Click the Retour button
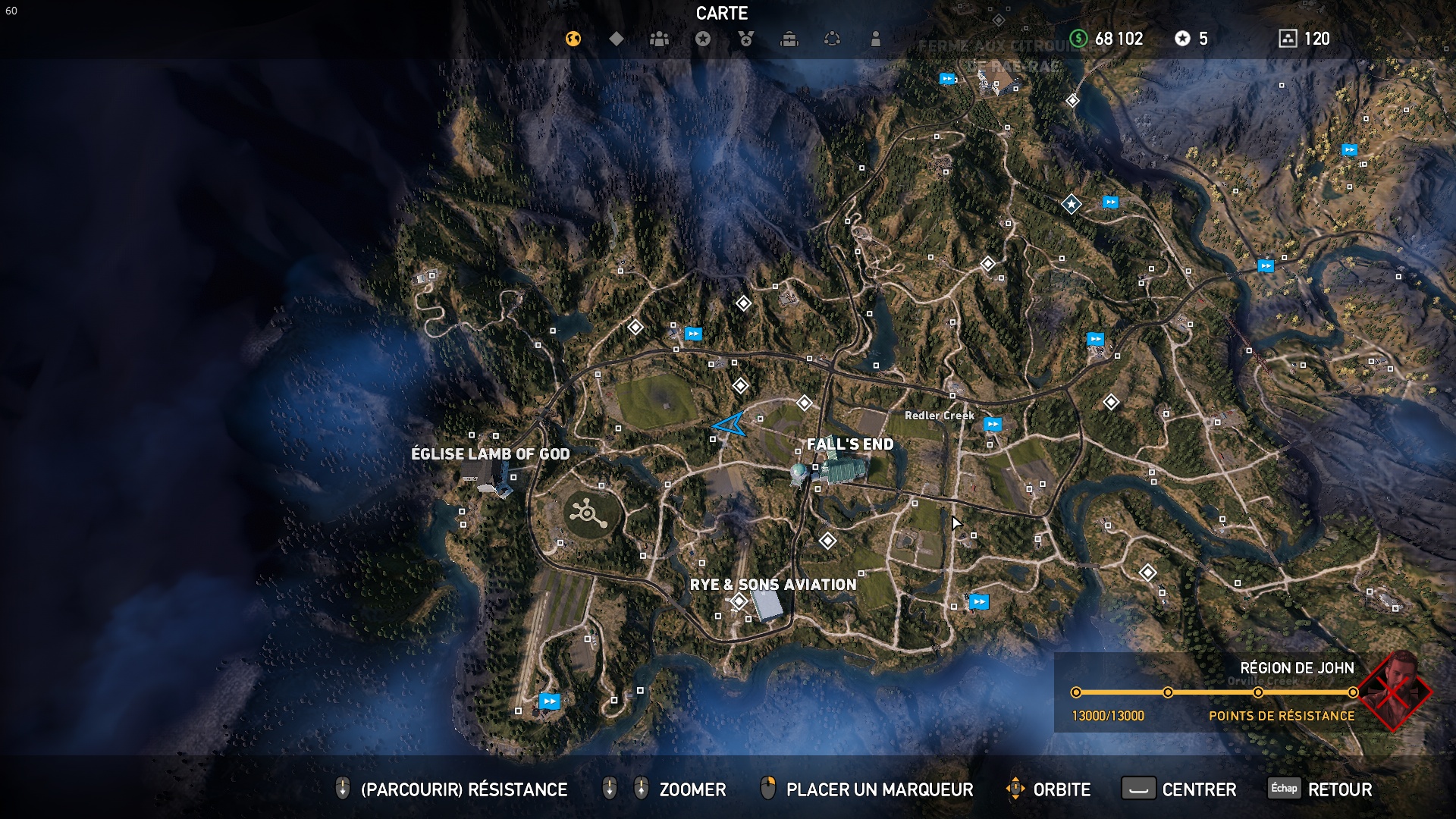 pyautogui.click(x=1321, y=789)
